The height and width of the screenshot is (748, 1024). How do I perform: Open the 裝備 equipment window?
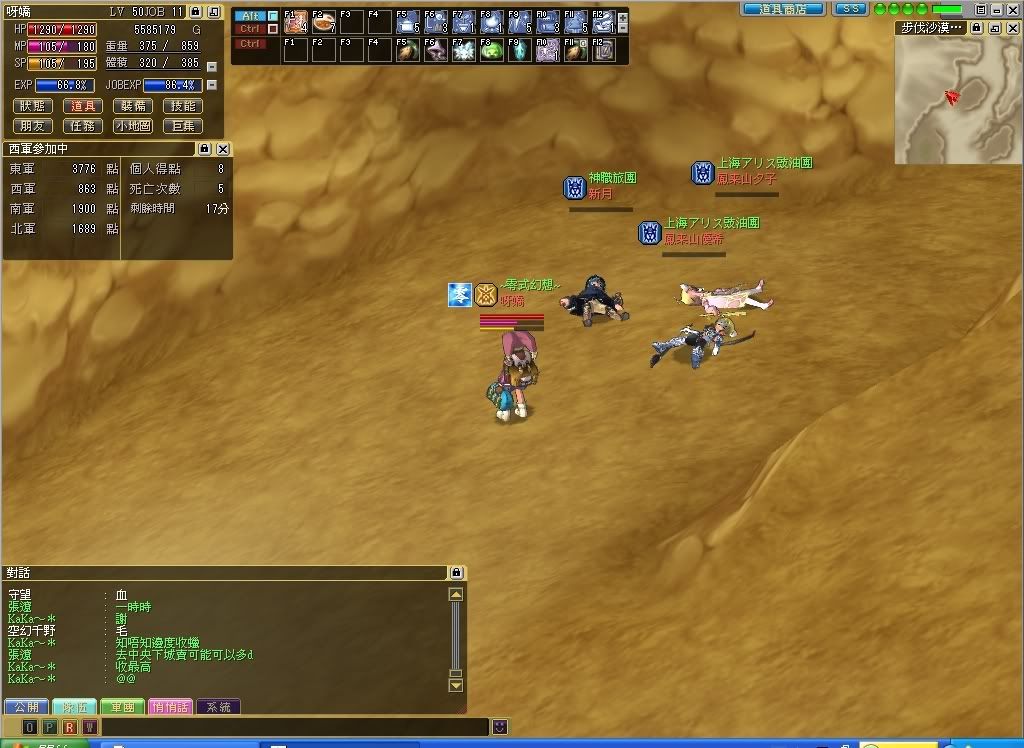tap(133, 106)
